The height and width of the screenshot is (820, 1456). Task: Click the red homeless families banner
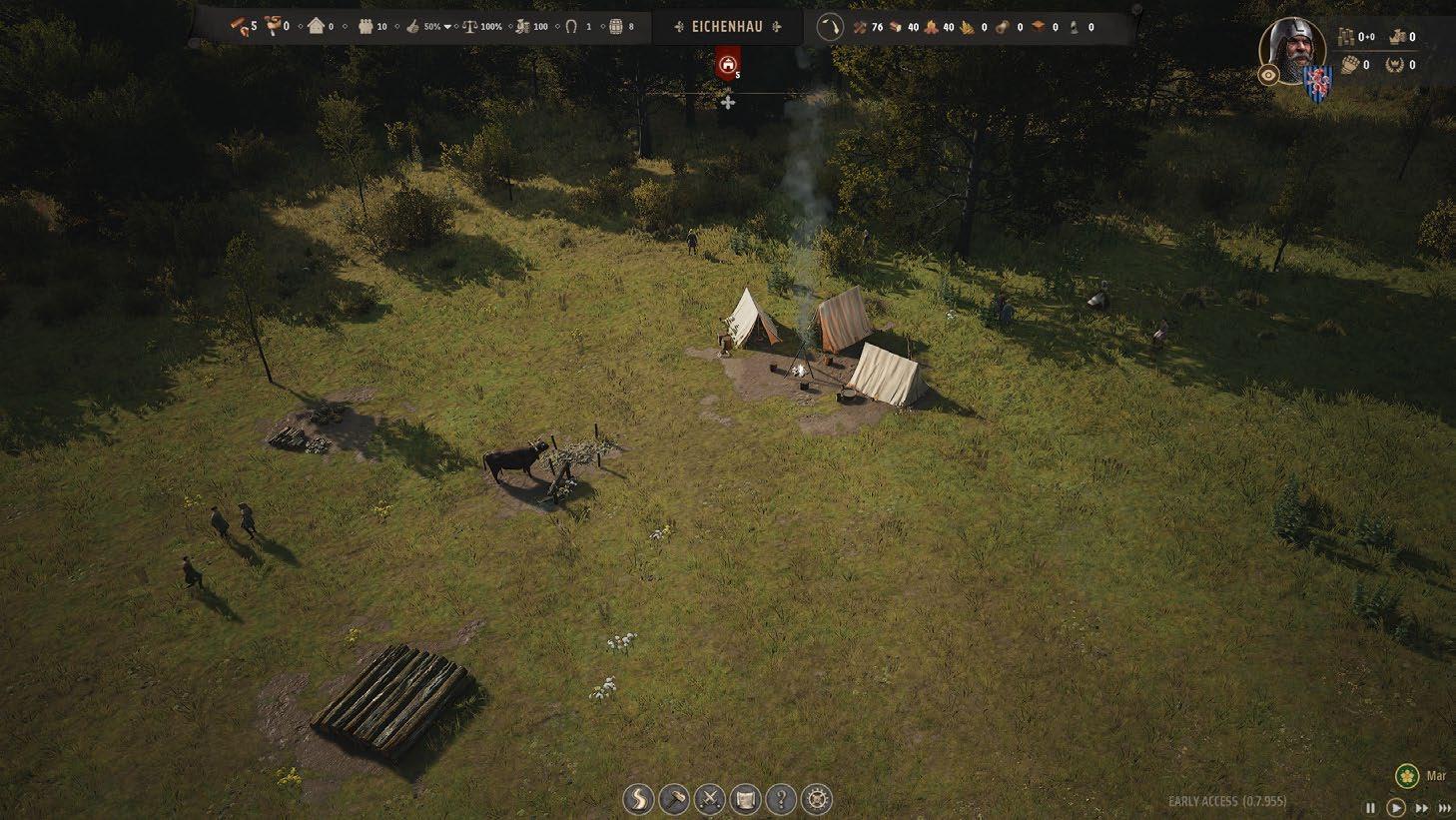point(728,66)
